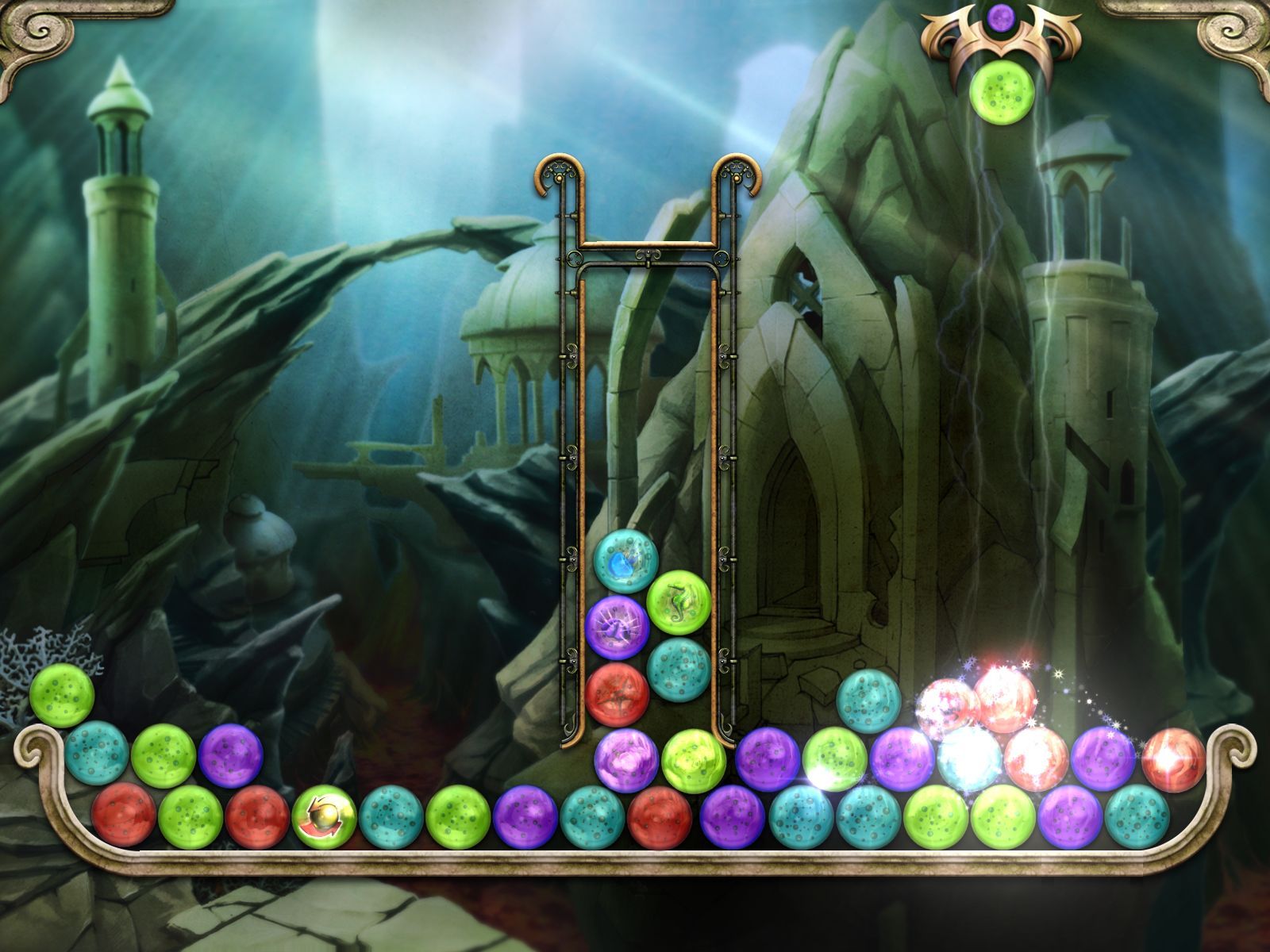The height and width of the screenshot is (952, 1270).
Task: Click the small purple next-ball indicator
Action: (x=1001, y=14)
